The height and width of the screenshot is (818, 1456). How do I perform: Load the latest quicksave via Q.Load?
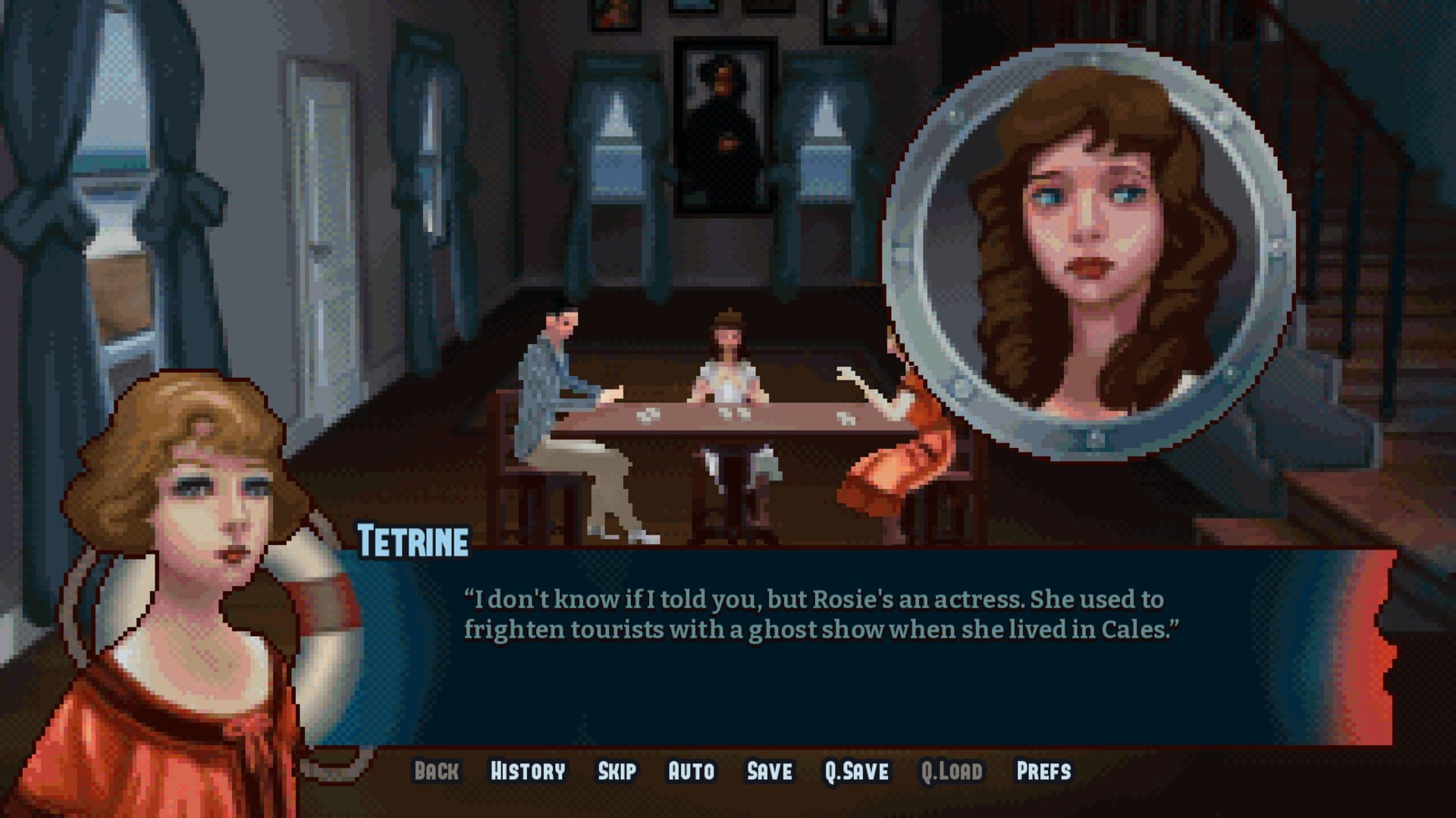952,771
